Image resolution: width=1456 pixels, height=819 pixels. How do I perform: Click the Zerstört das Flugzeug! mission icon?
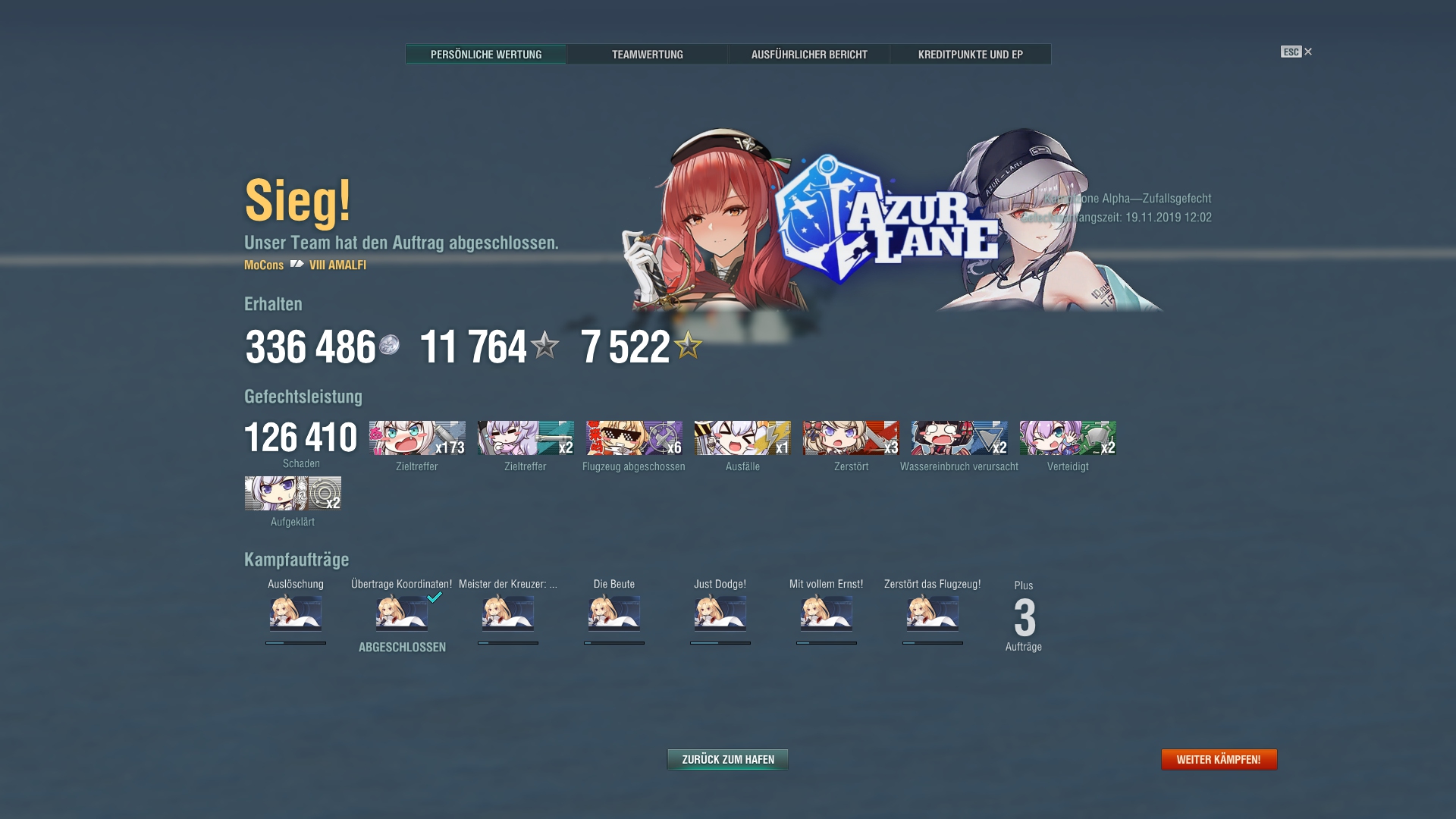coord(931,616)
